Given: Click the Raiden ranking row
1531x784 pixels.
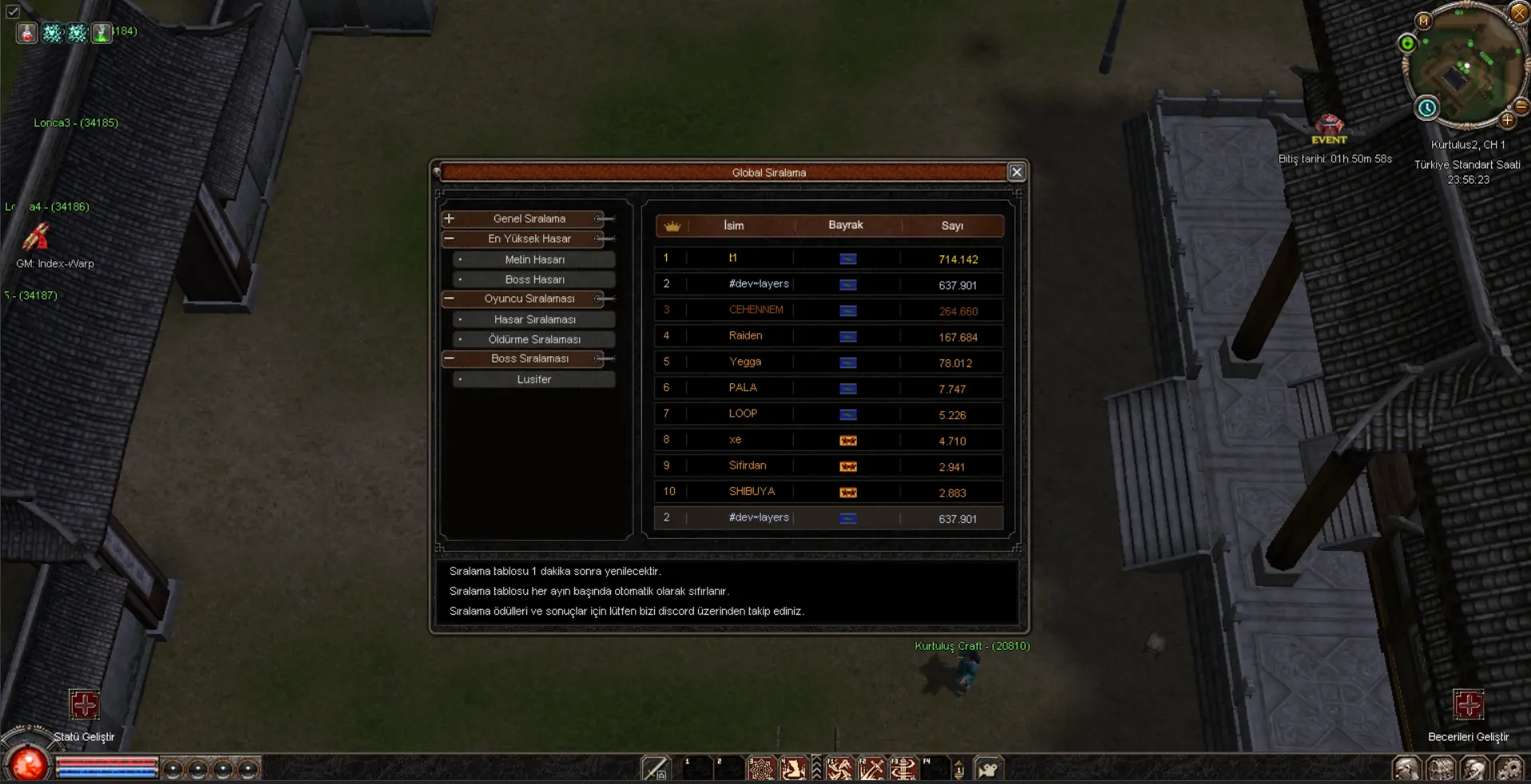Looking at the screenshot, I should click(x=828, y=336).
